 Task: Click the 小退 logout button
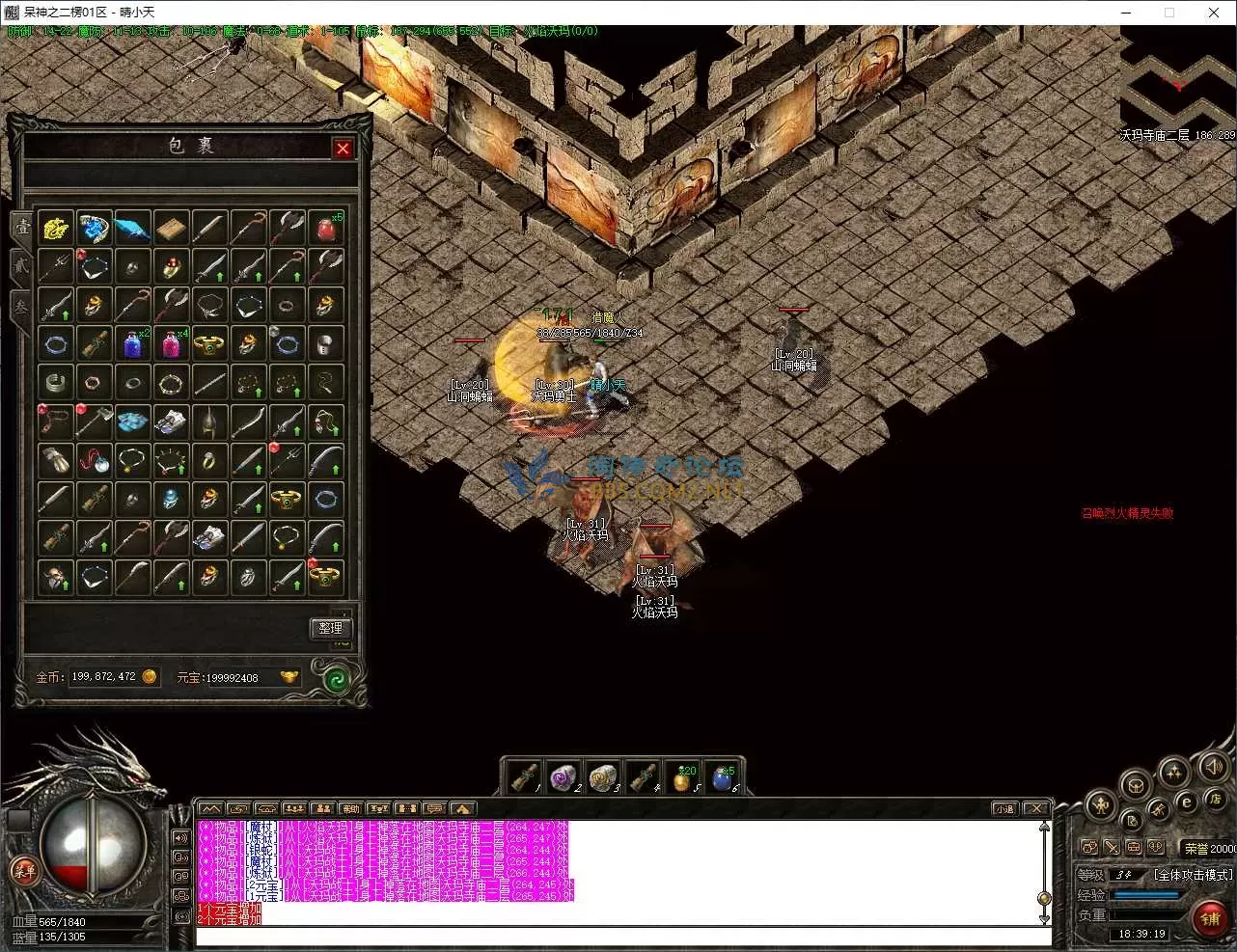[x=1004, y=808]
